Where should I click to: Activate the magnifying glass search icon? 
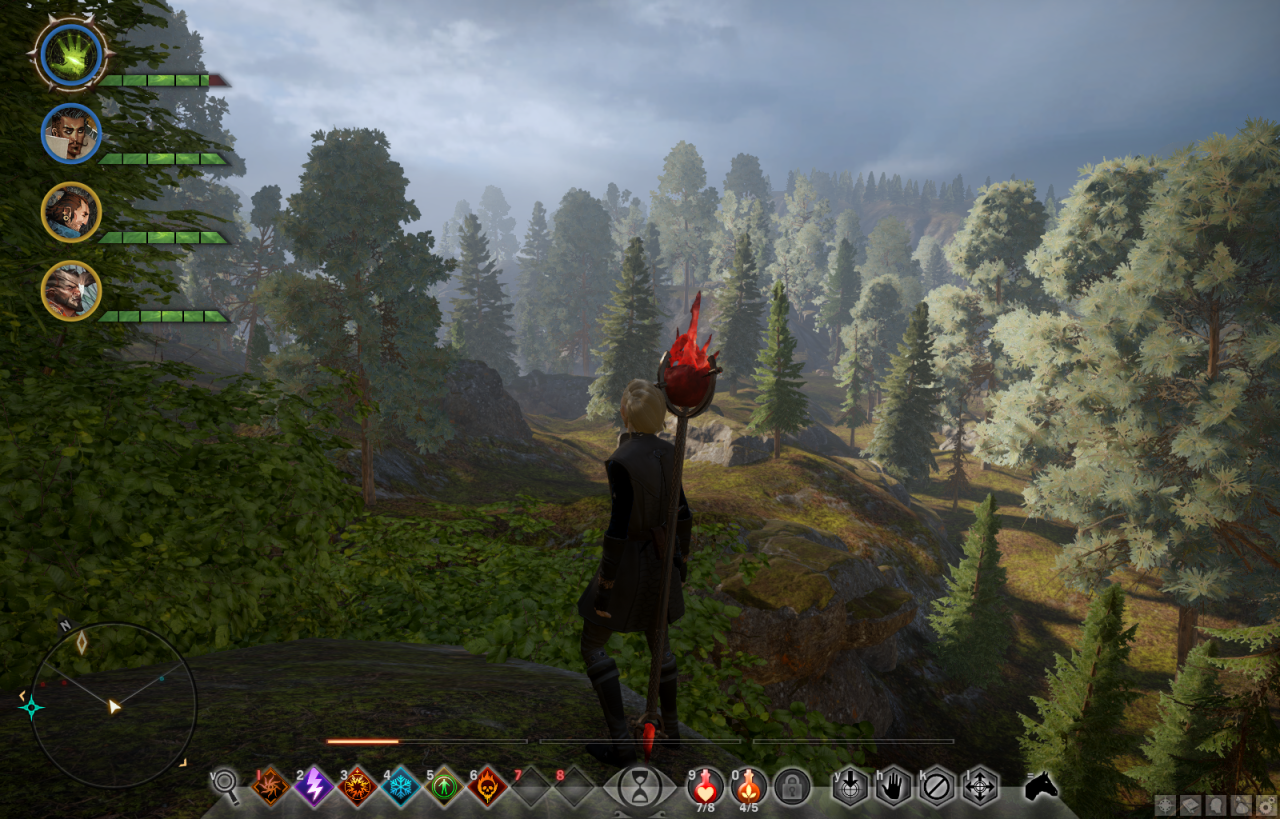click(x=226, y=786)
